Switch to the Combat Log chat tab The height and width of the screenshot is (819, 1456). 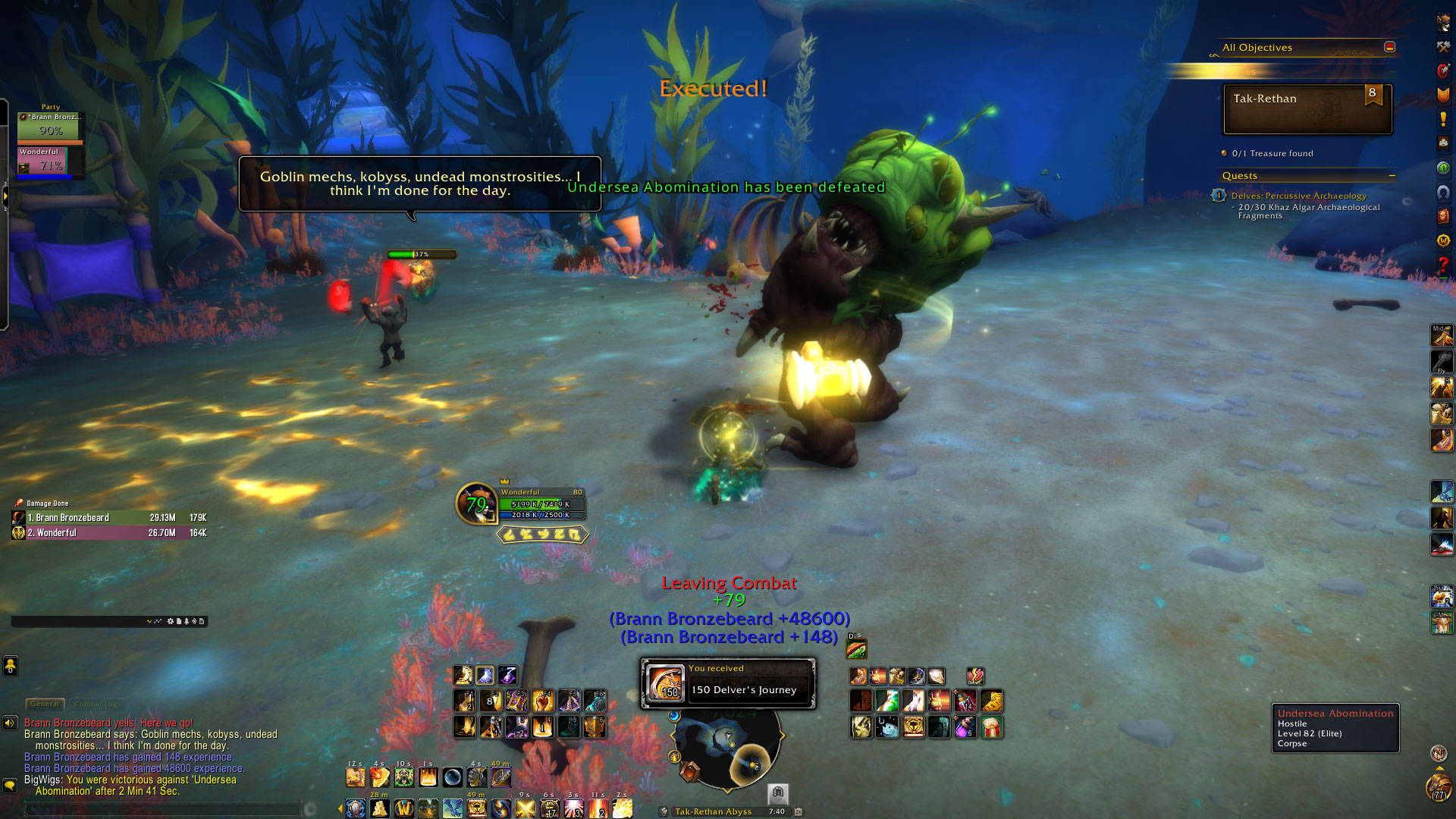point(97,704)
